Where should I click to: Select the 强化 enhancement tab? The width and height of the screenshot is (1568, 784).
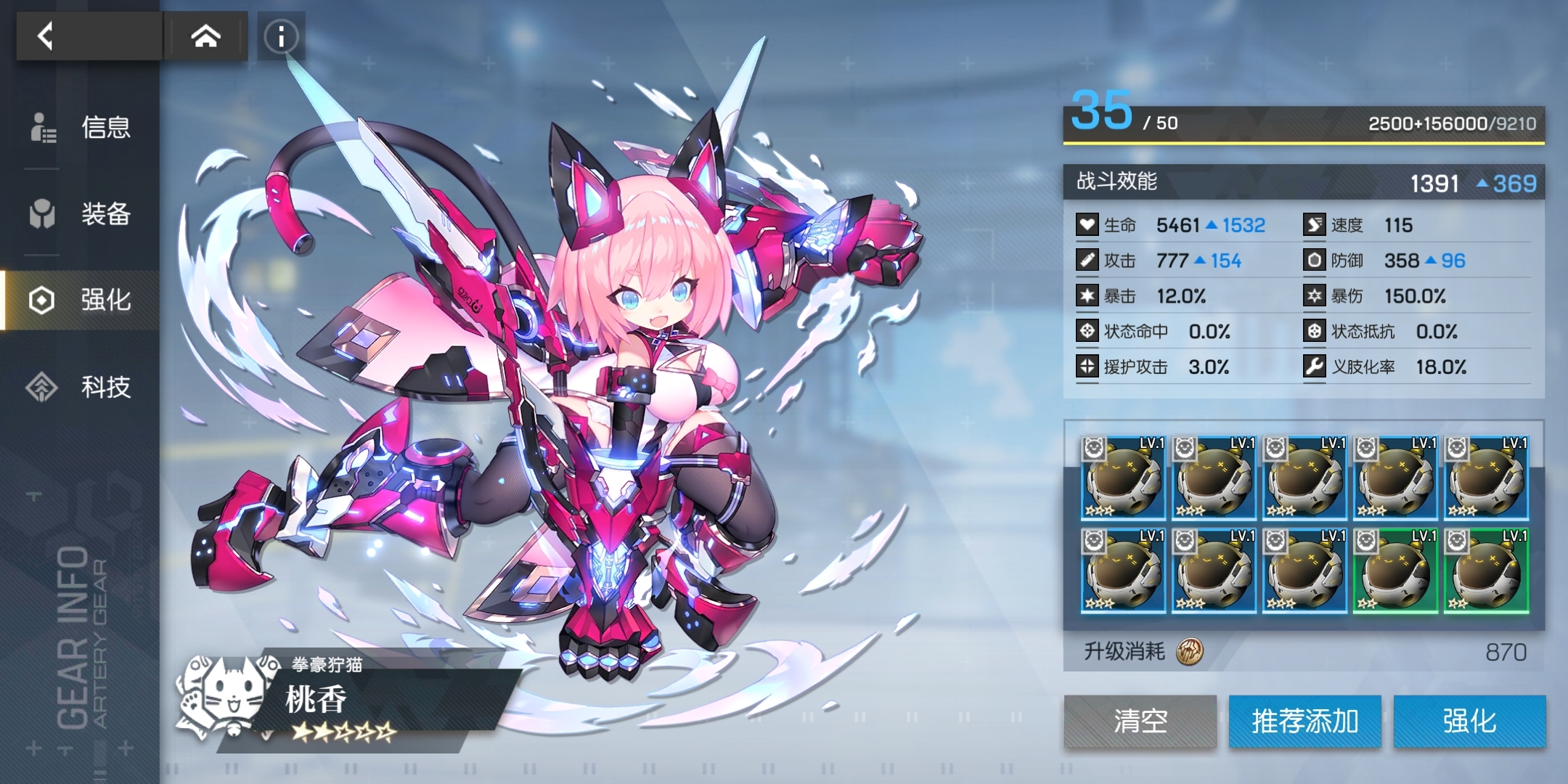coord(81,300)
